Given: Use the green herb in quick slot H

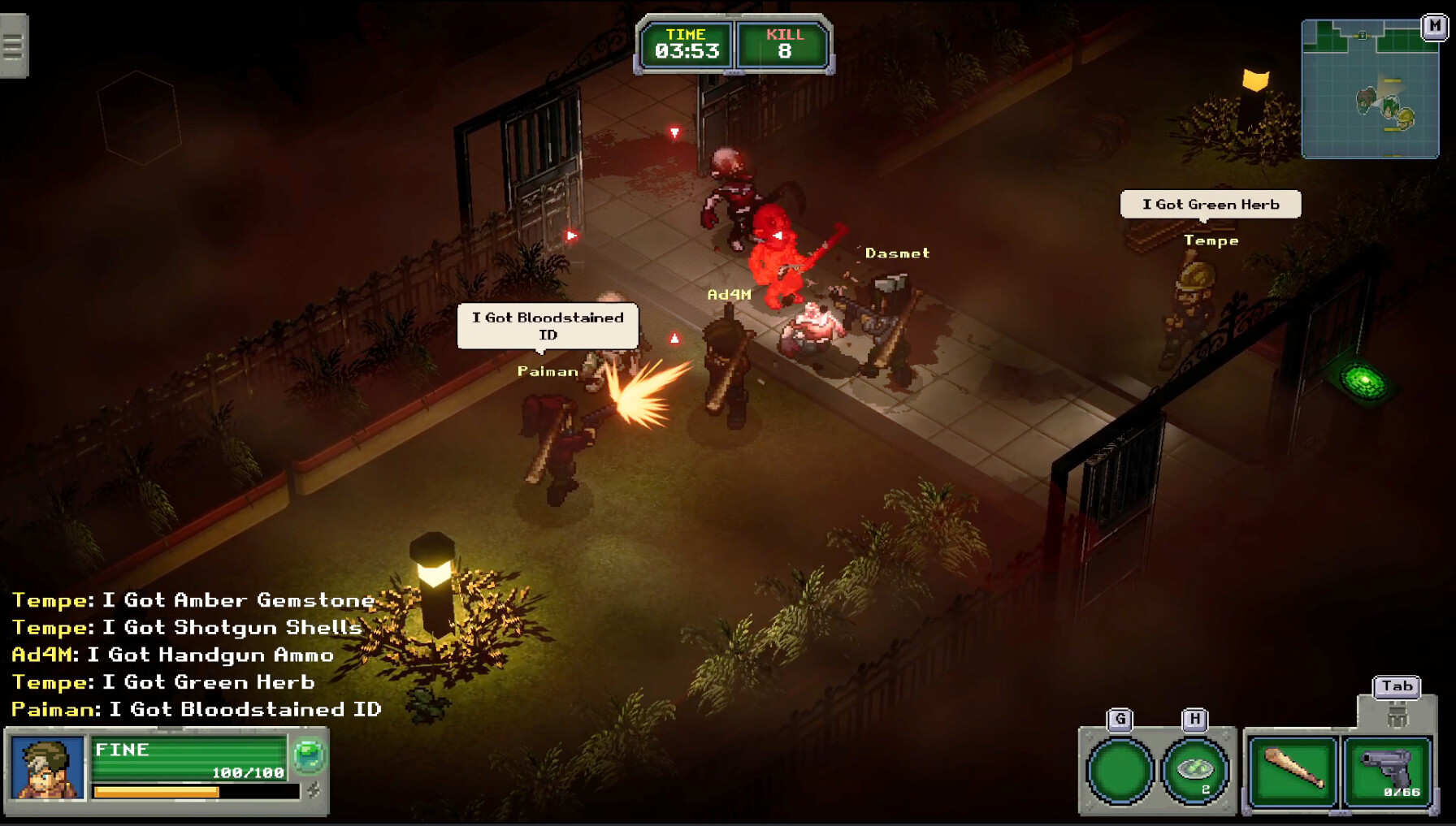Looking at the screenshot, I should point(1194,769).
